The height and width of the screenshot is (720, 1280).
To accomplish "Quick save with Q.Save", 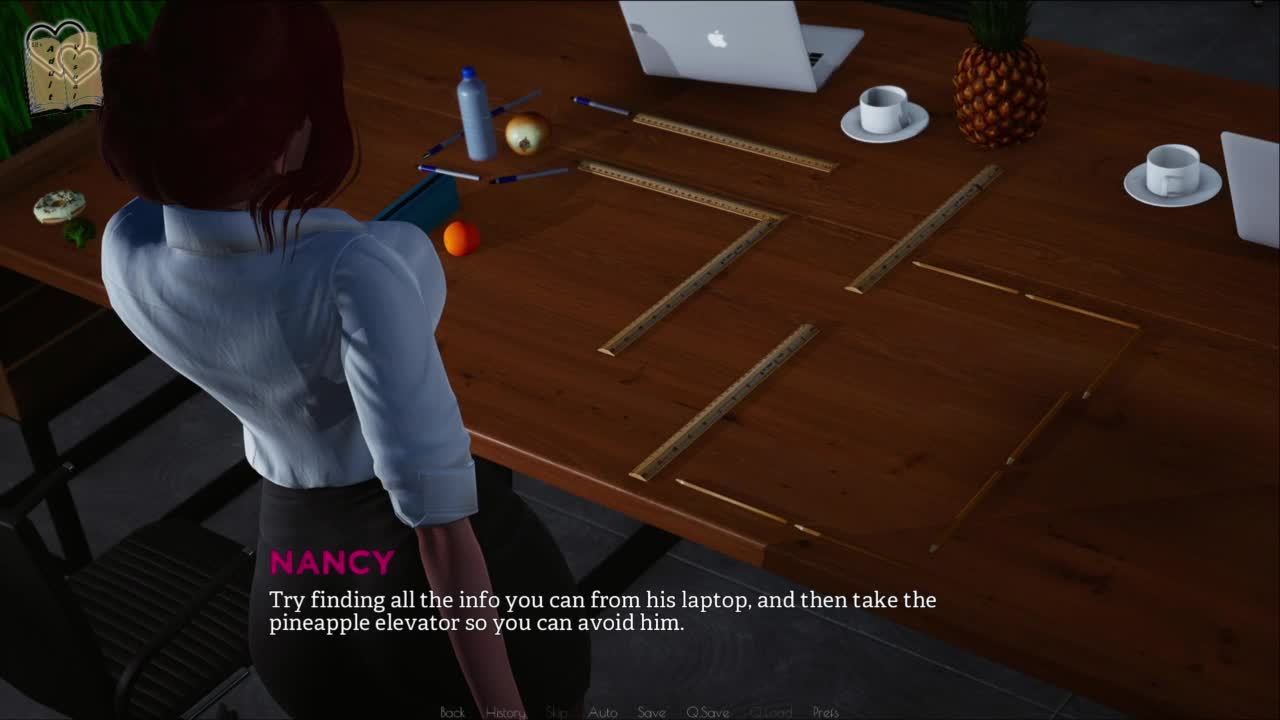I will click(x=707, y=712).
